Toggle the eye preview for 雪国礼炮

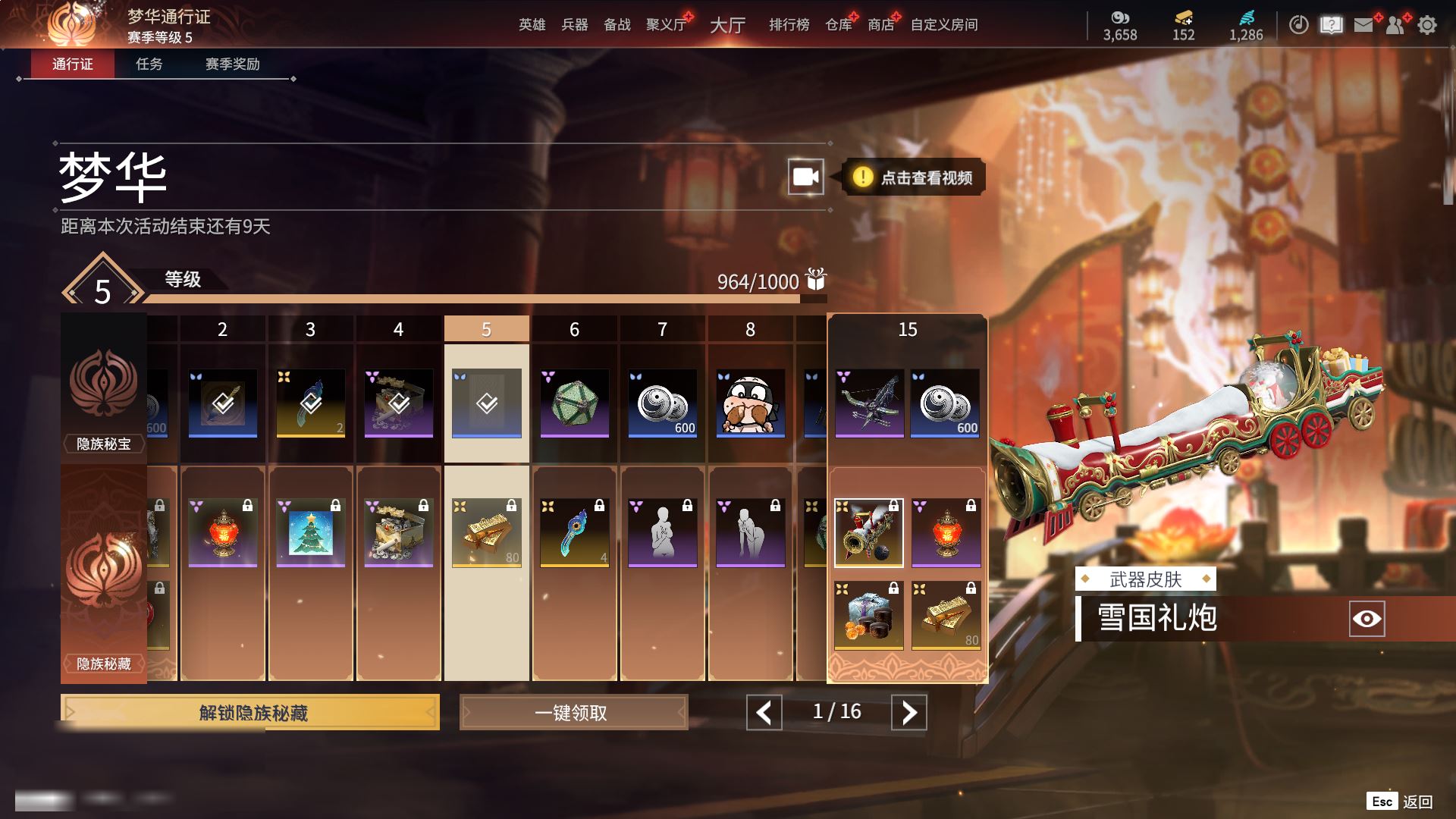click(1367, 619)
